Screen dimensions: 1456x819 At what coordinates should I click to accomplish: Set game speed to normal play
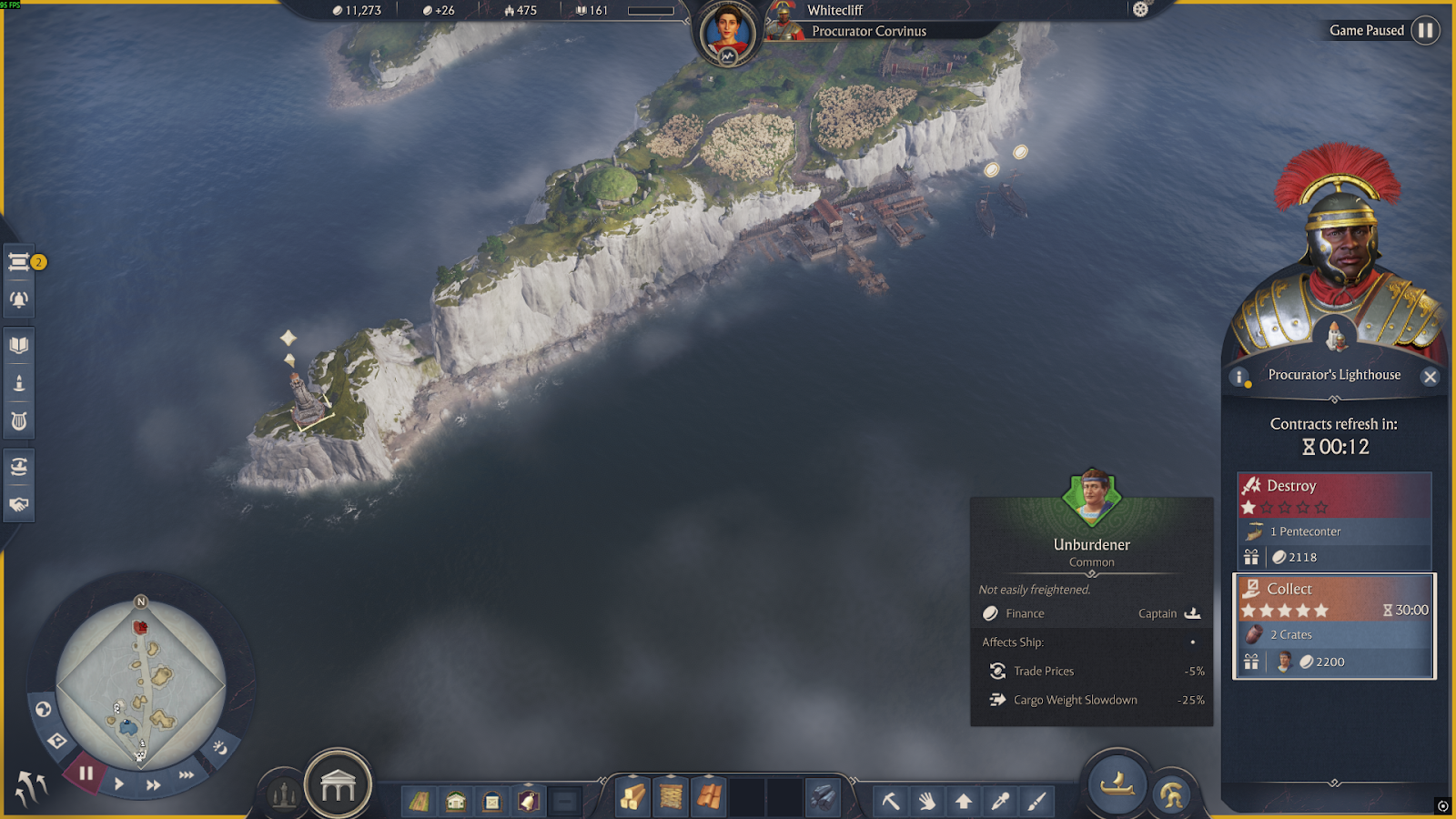pyautogui.click(x=119, y=784)
